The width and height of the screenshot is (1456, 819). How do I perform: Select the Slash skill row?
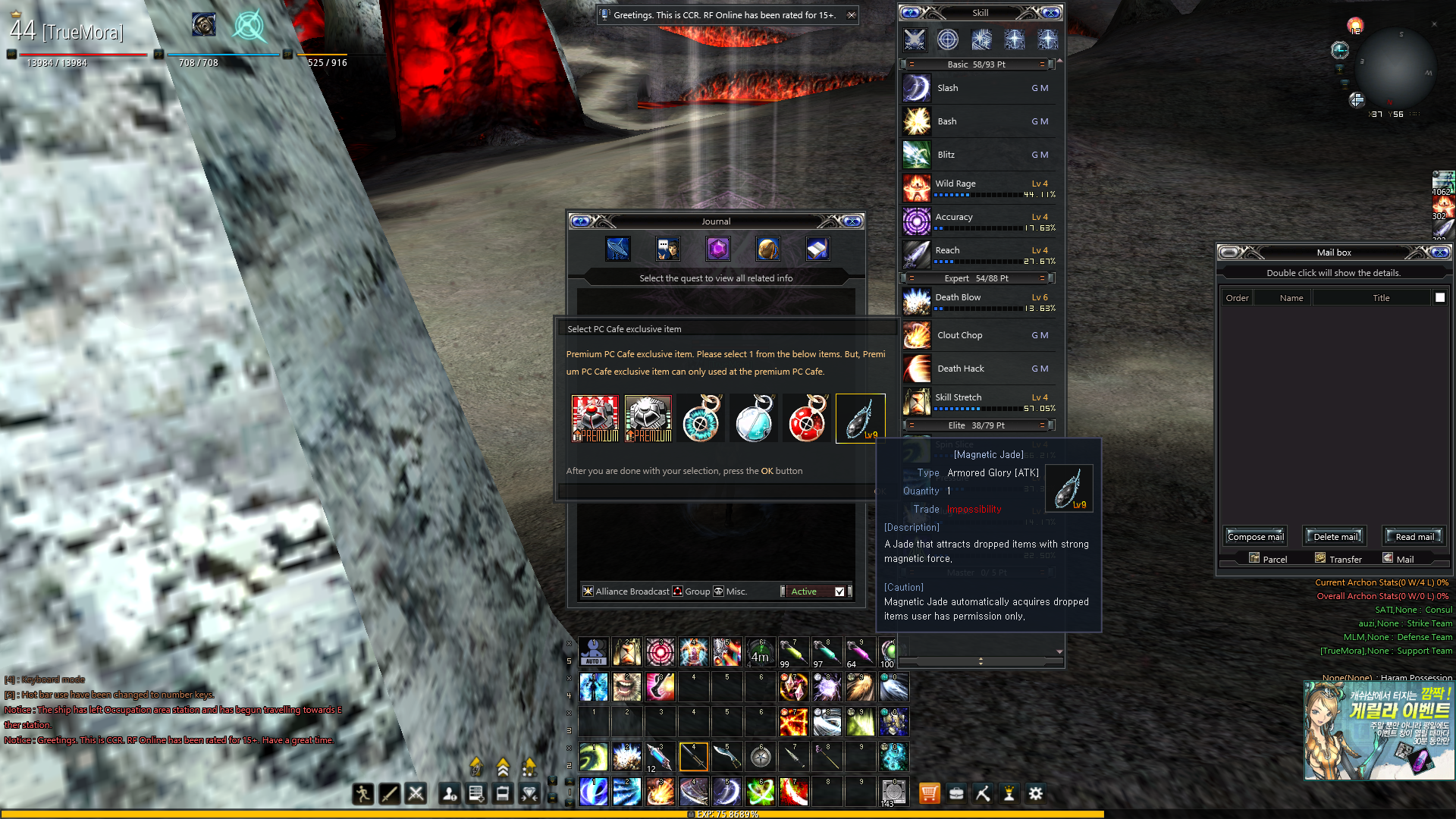[x=978, y=88]
